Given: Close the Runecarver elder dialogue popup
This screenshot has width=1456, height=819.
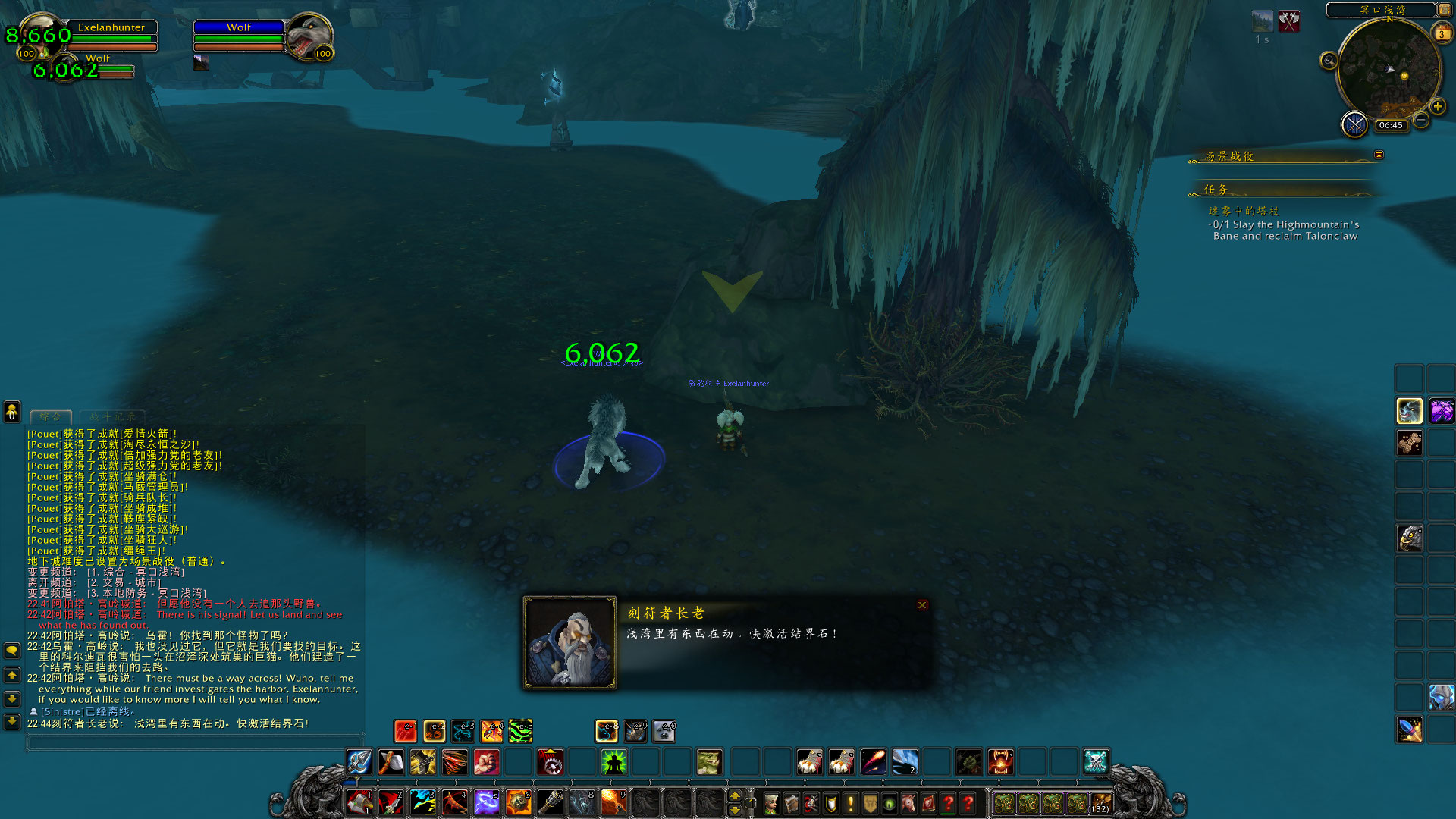Looking at the screenshot, I should pyautogui.click(x=922, y=605).
